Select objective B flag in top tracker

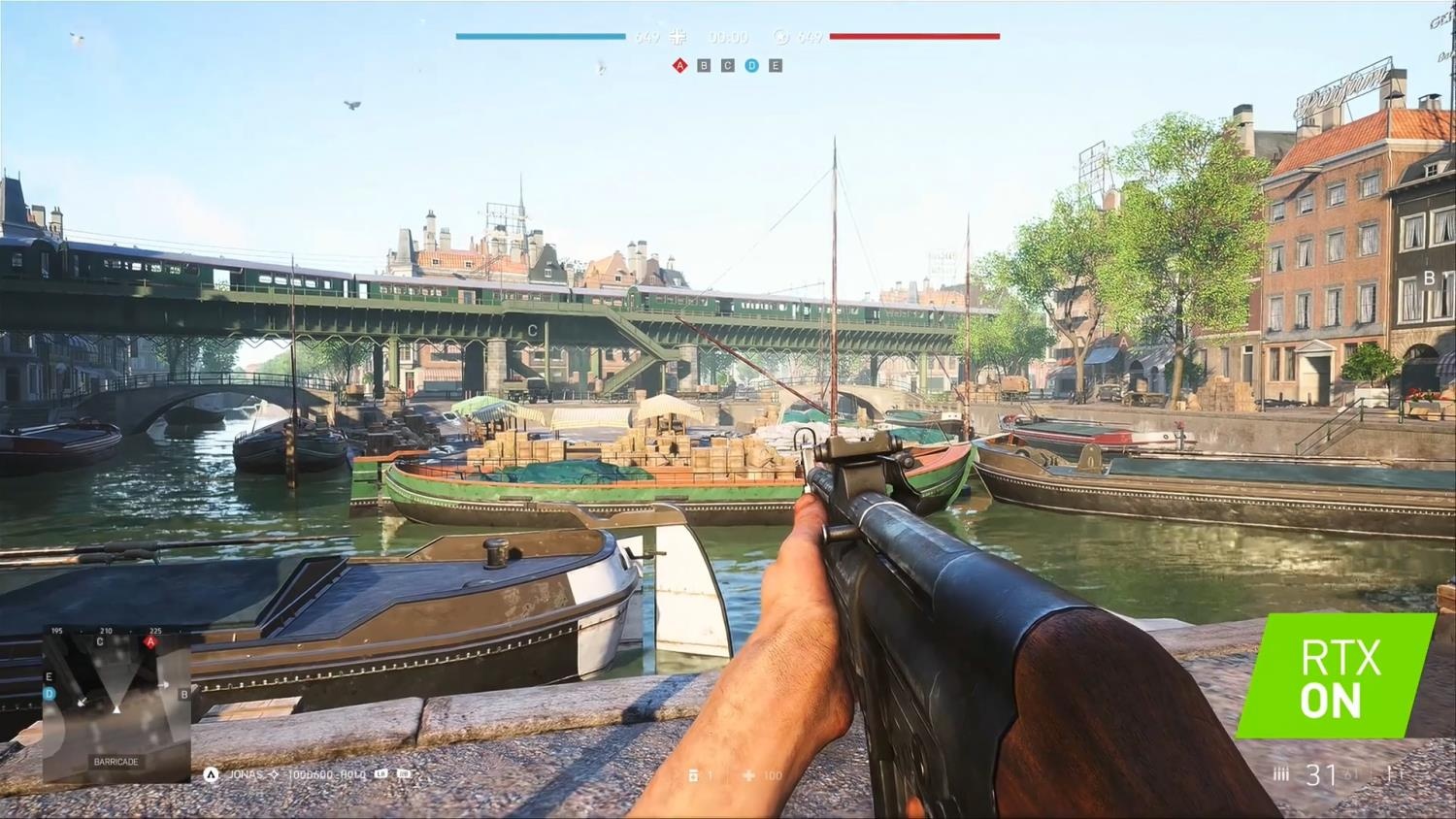(x=704, y=66)
